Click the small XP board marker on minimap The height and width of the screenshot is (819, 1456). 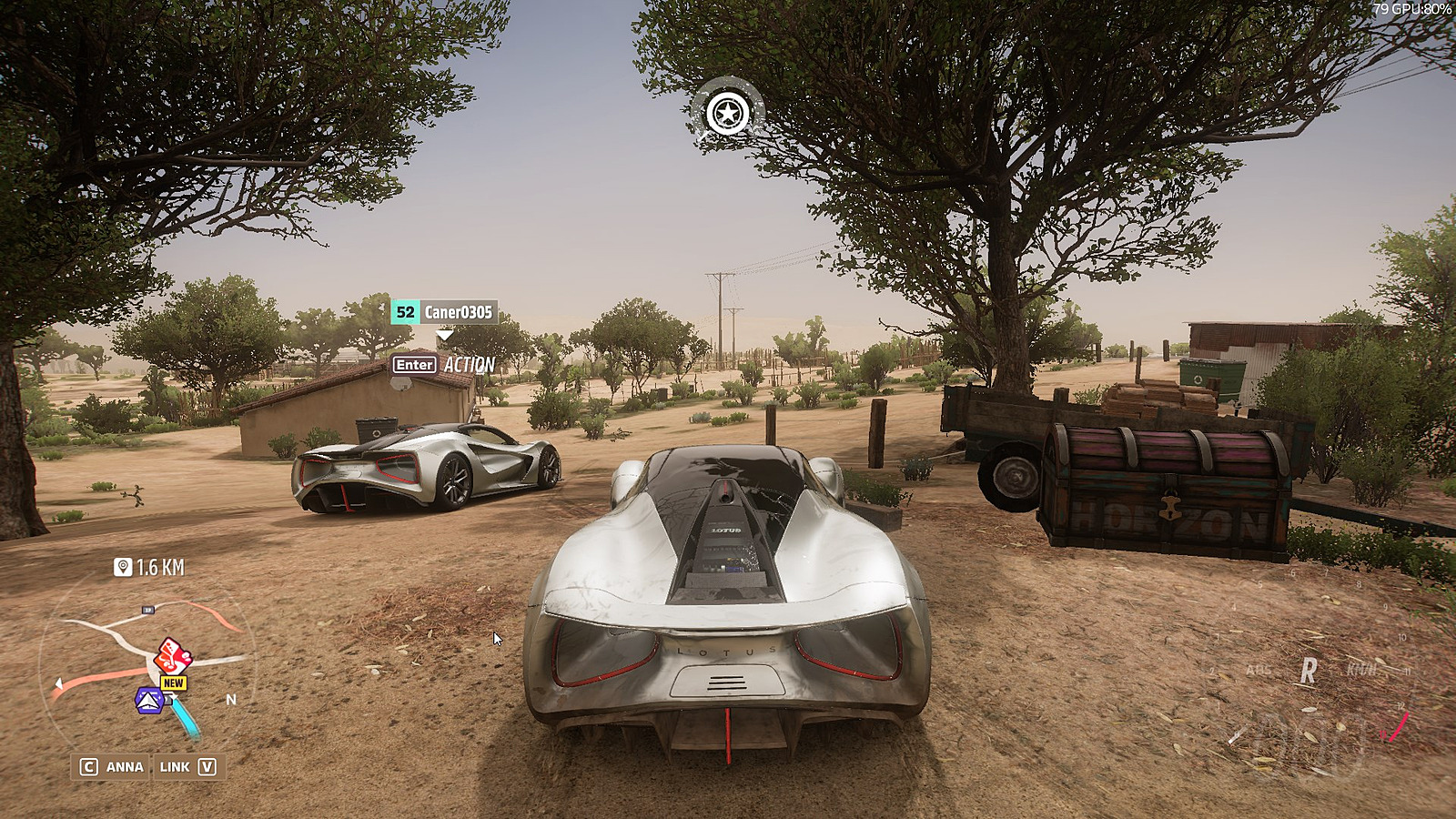pyautogui.click(x=148, y=610)
